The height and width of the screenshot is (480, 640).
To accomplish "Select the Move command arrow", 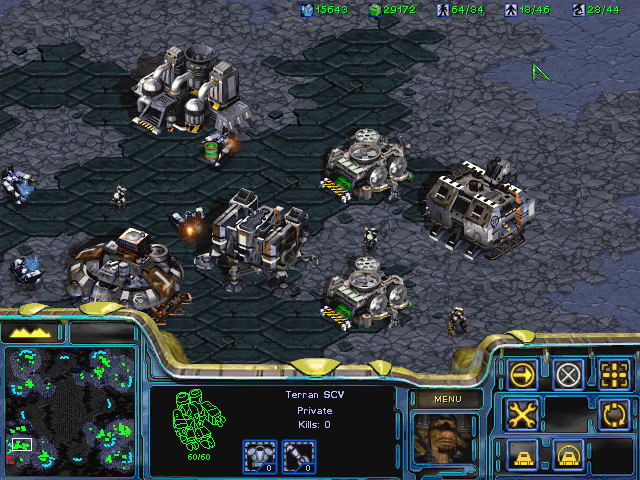I will (523, 375).
